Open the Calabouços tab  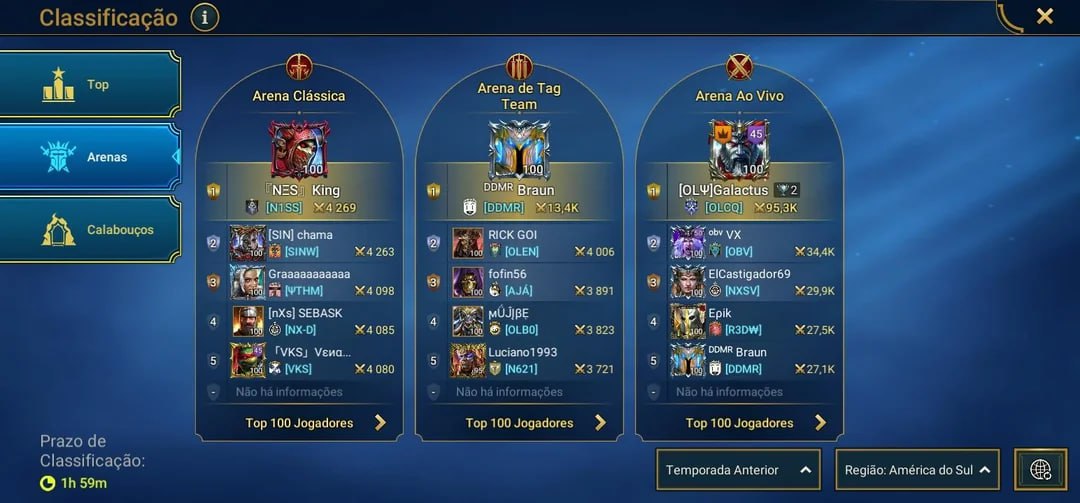click(x=90, y=229)
